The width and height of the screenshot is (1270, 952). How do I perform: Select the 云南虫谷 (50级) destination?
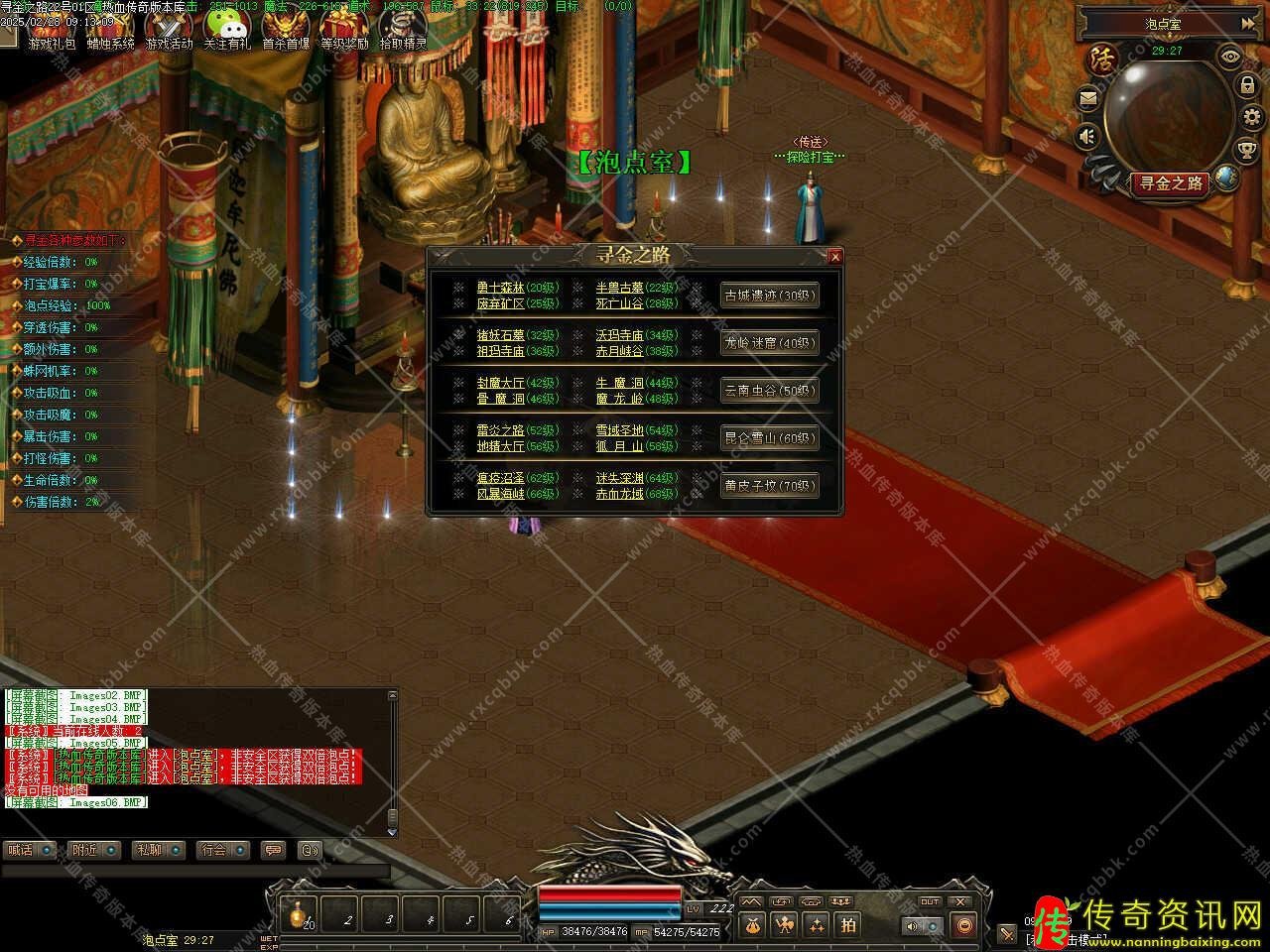pos(769,391)
